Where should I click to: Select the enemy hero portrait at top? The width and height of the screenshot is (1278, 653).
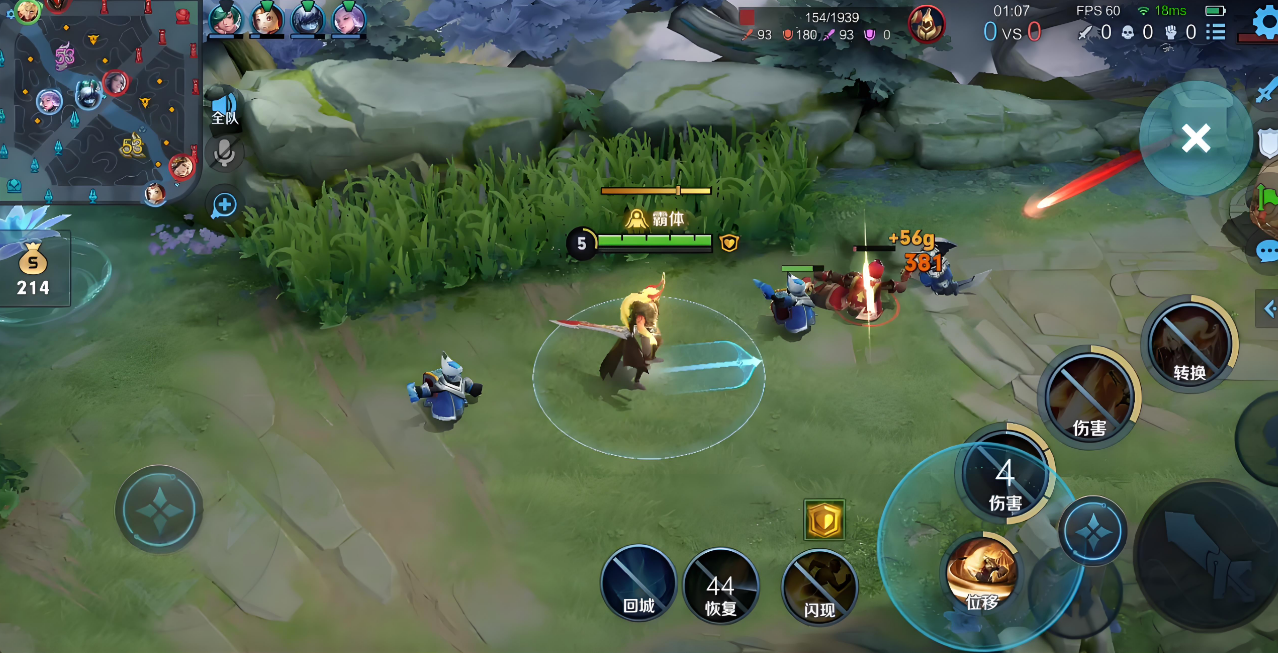(x=926, y=24)
